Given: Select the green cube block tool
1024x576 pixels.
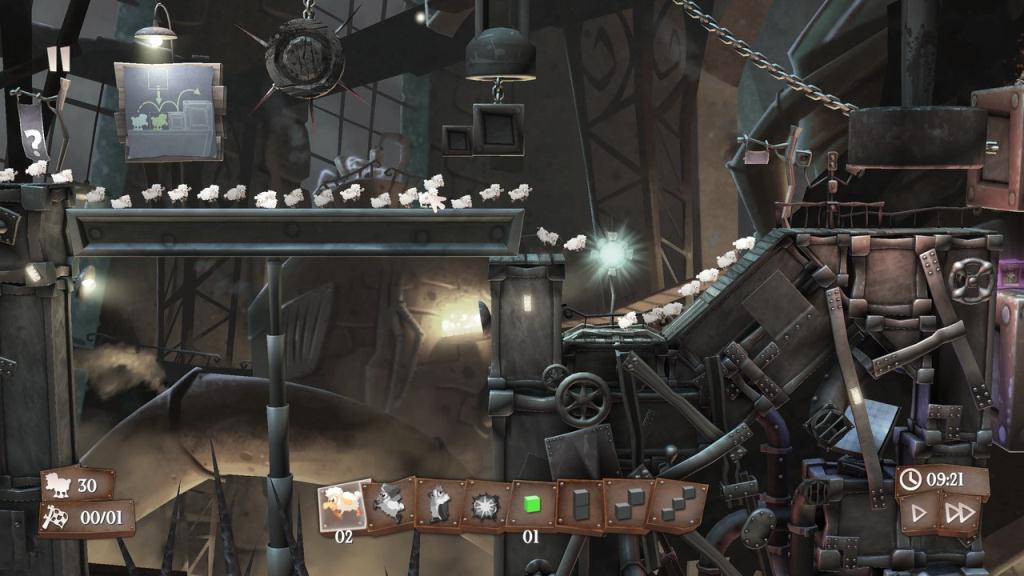Looking at the screenshot, I should pyautogui.click(x=531, y=505).
